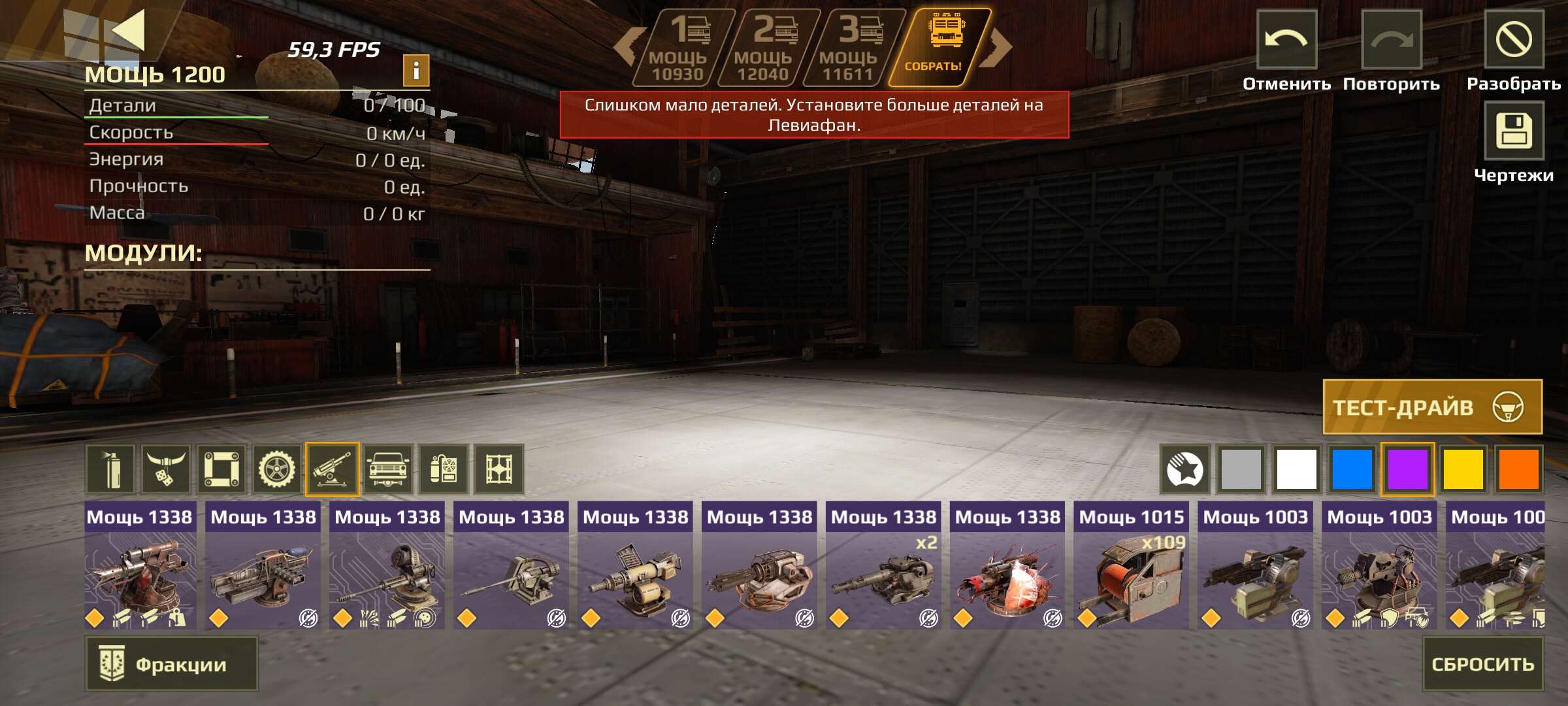Image resolution: width=1568 pixels, height=706 pixels.
Task: Switch to blueprint slot 3 tab
Action: point(850,48)
